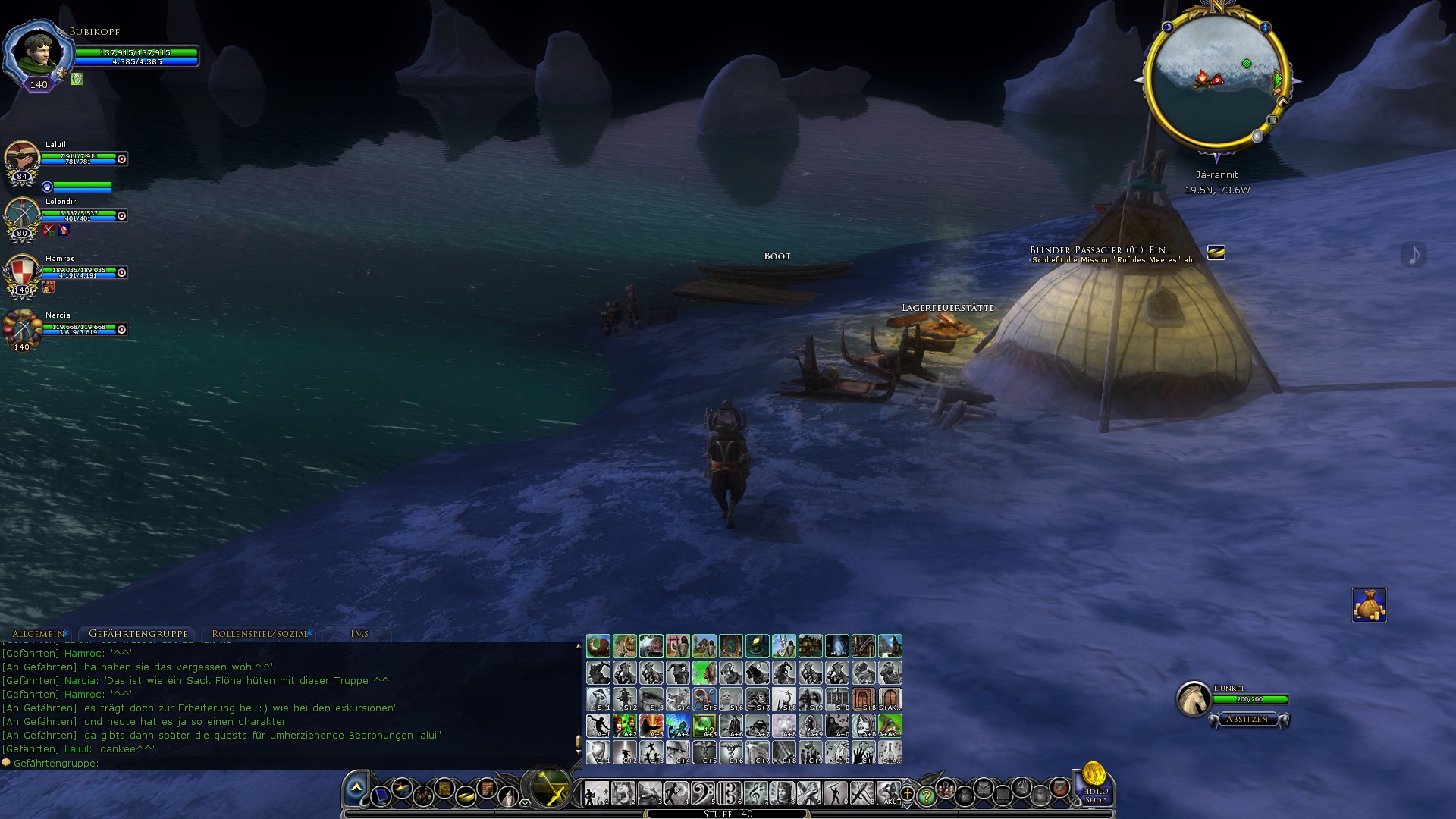Viewport: 1456px width, 819px height.
Task: Toggle the blue tracking icon on the minimap
Action: [1266, 27]
